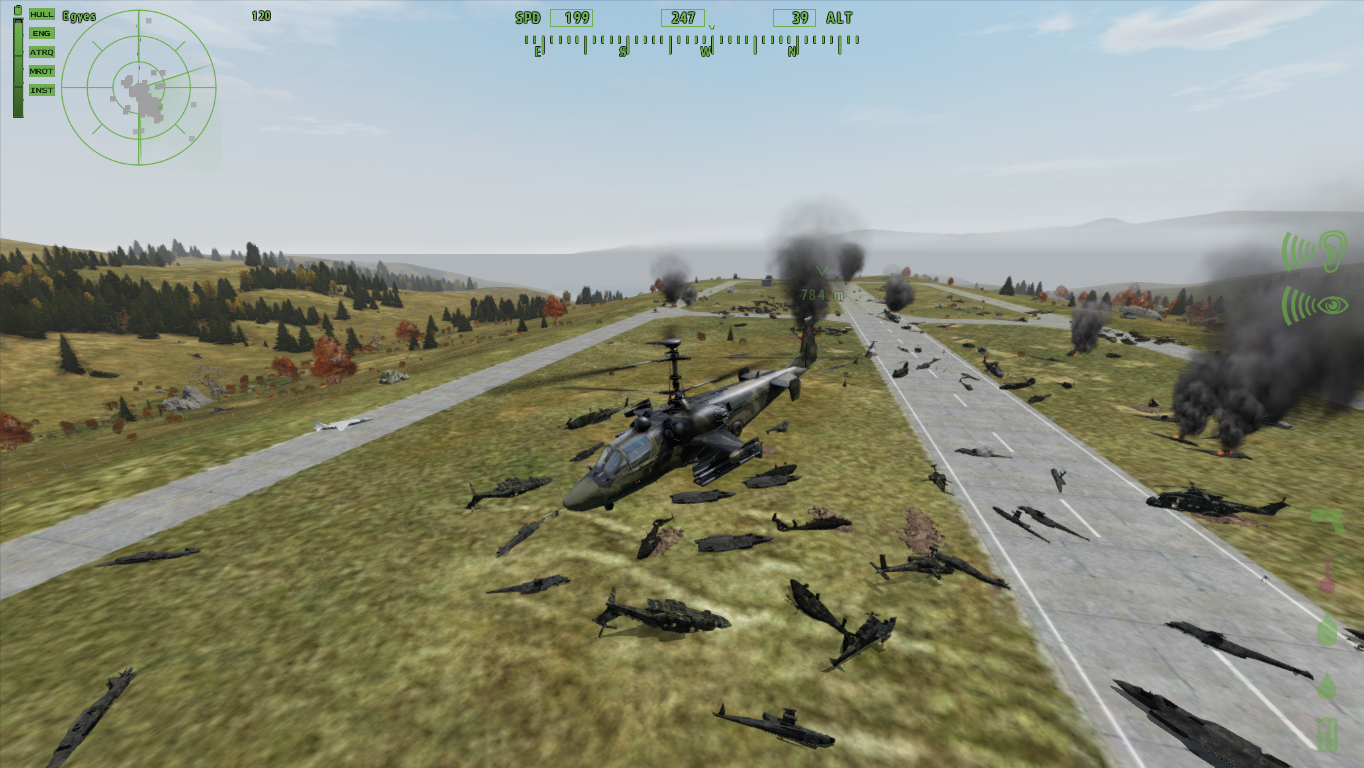The height and width of the screenshot is (768, 1364).
Task: Click the compass heading strip
Action: [x=691, y=42]
